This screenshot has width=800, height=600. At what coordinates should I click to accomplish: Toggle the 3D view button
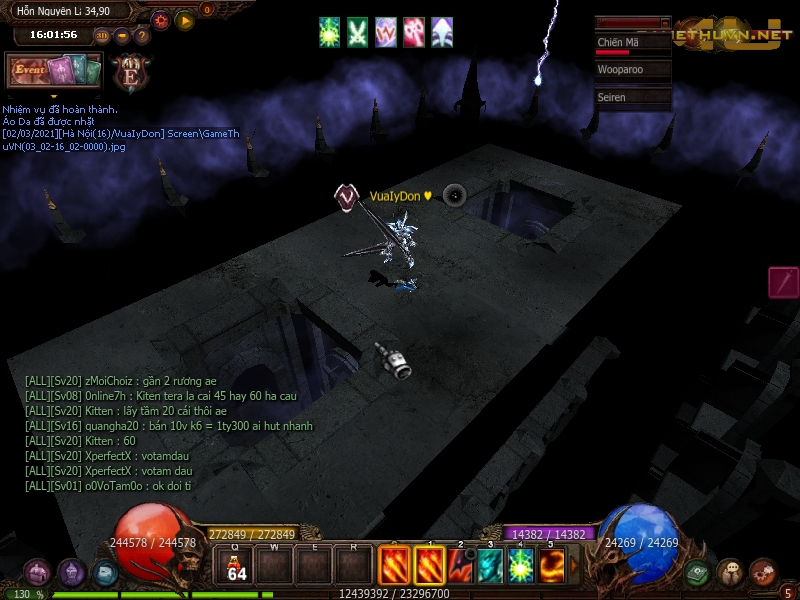[x=102, y=36]
